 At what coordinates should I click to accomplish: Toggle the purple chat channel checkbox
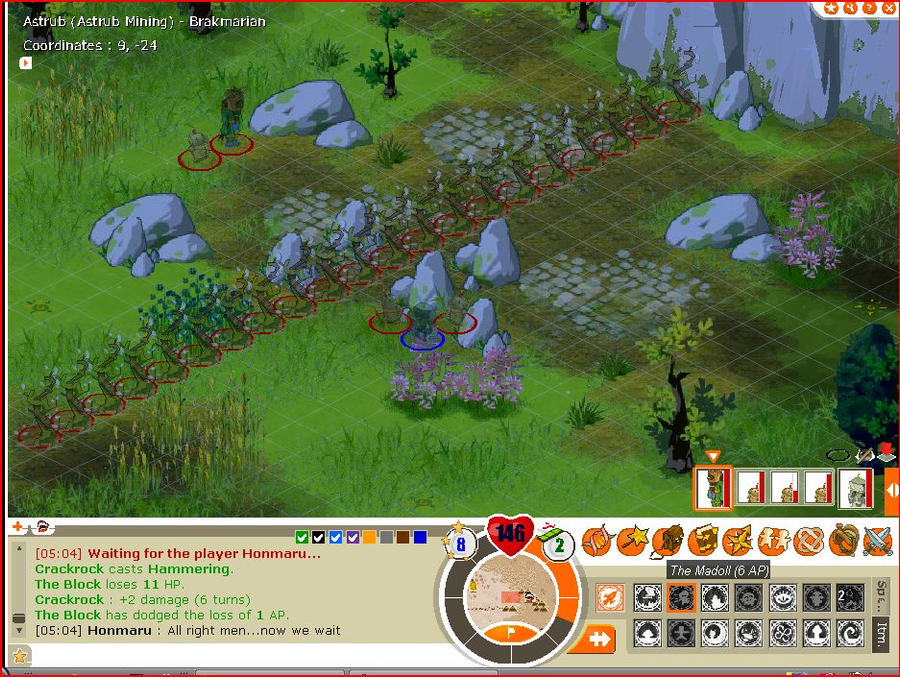click(352, 537)
